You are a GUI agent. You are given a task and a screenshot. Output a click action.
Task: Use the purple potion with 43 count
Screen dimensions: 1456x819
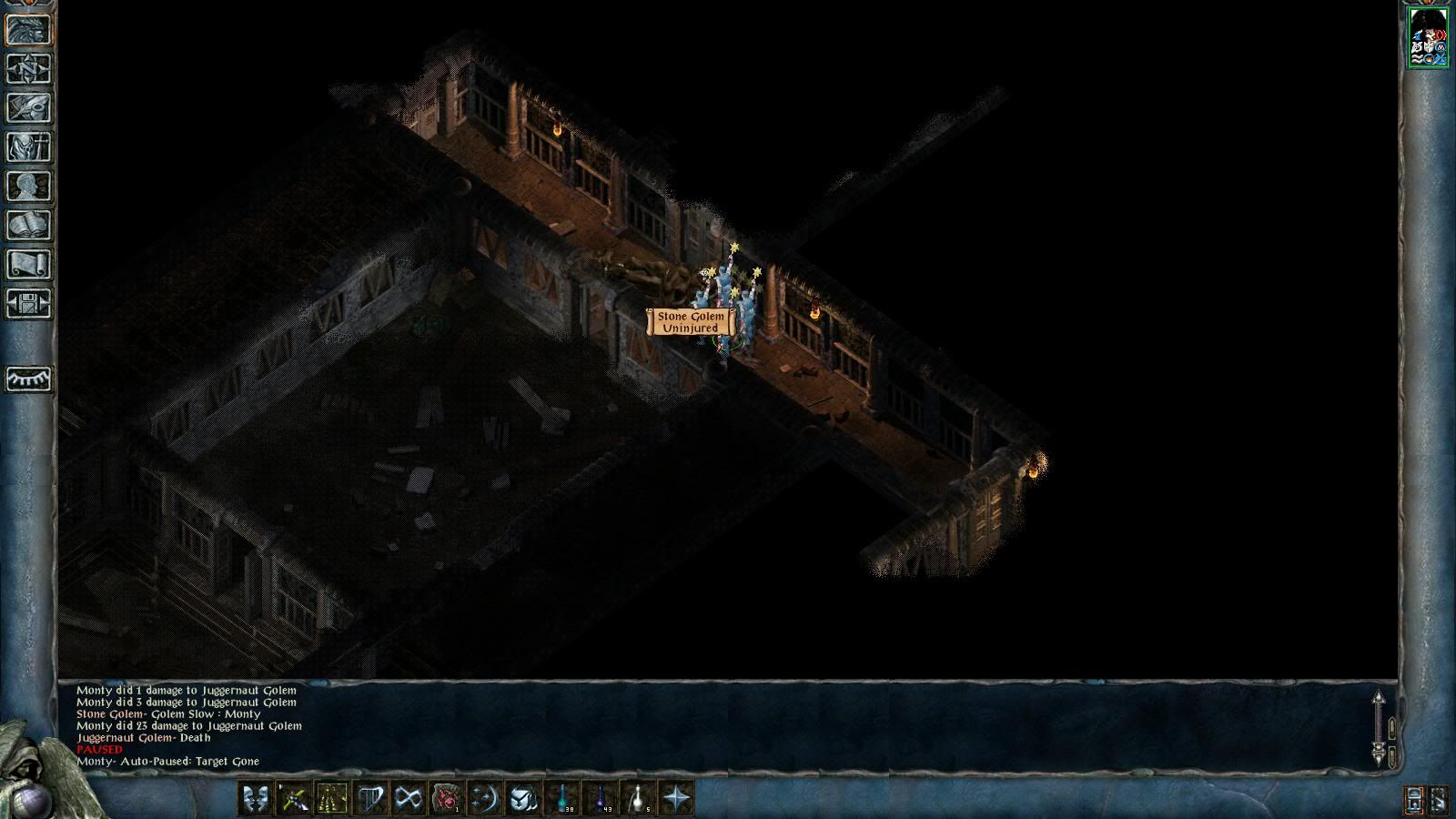point(602,799)
